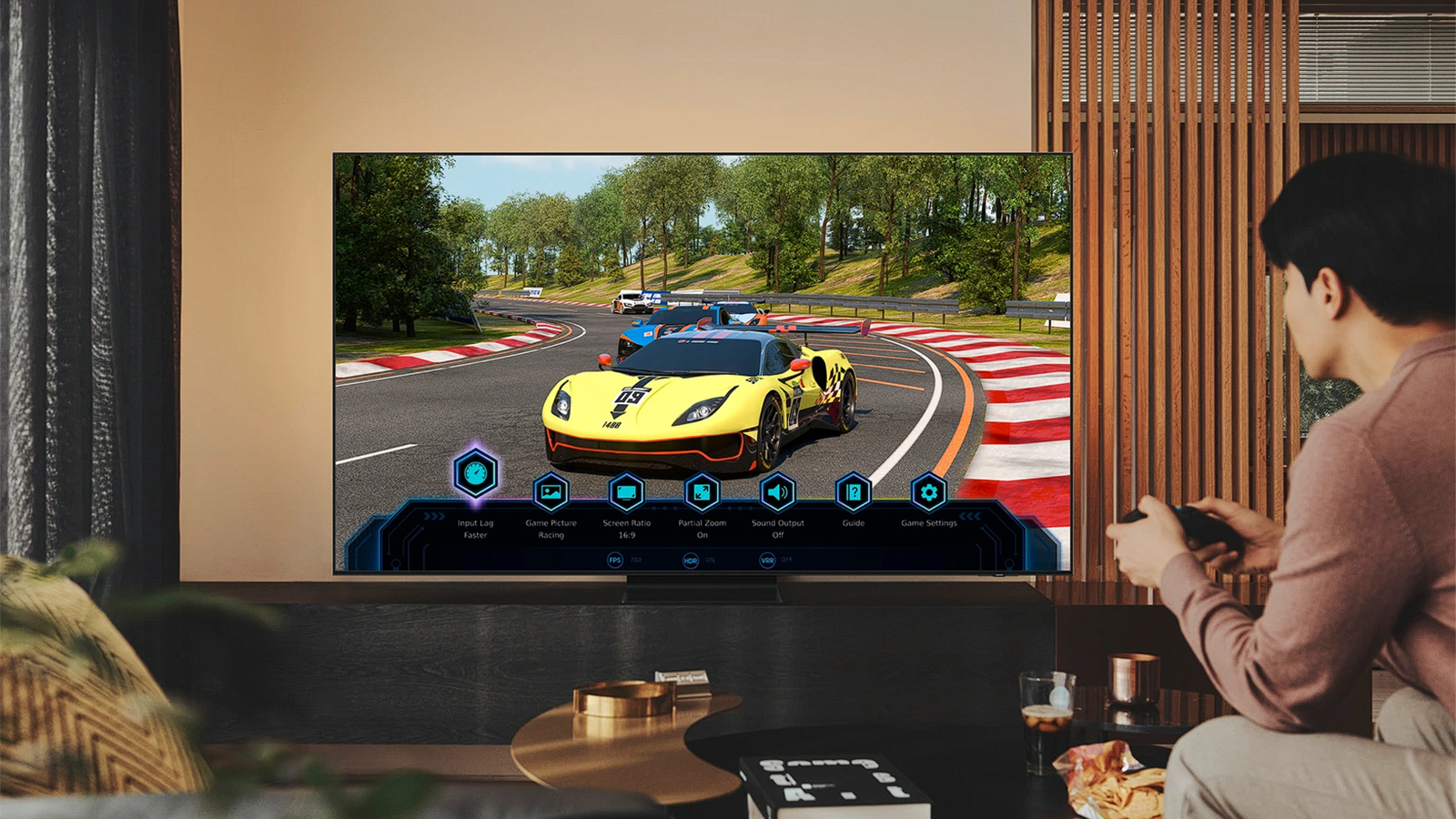This screenshot has height=819, width=1456.
Task: Open the Guide book icon
Action: pos(853,490)
